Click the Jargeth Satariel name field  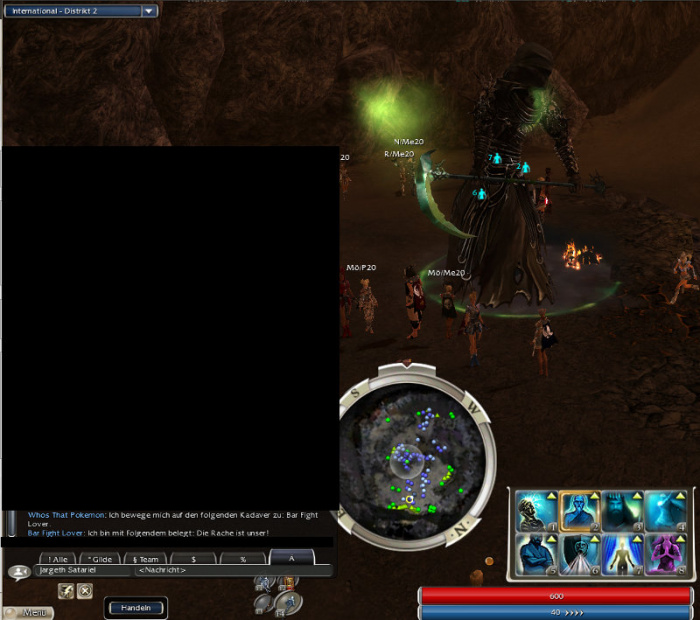(x=82, y=570)
